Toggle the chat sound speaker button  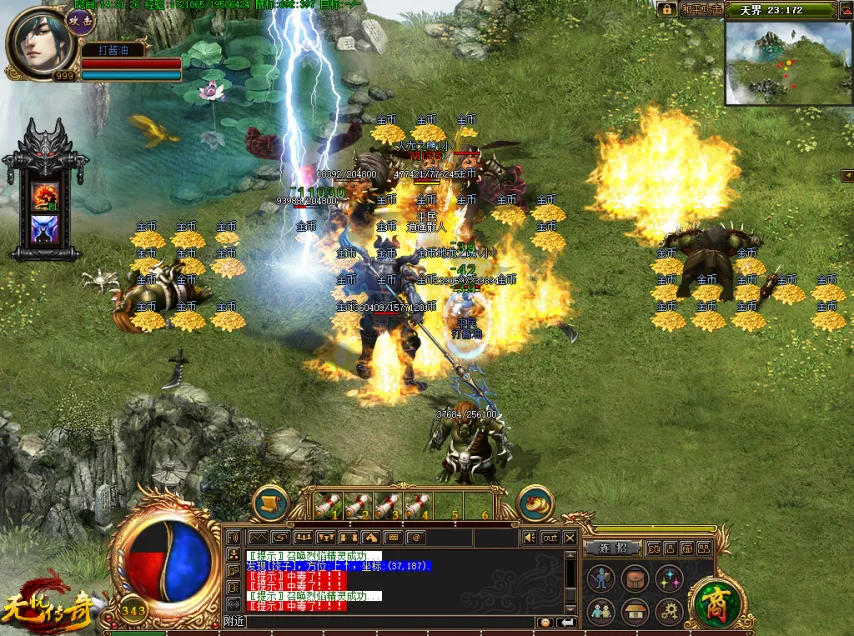tap(528, 537)
